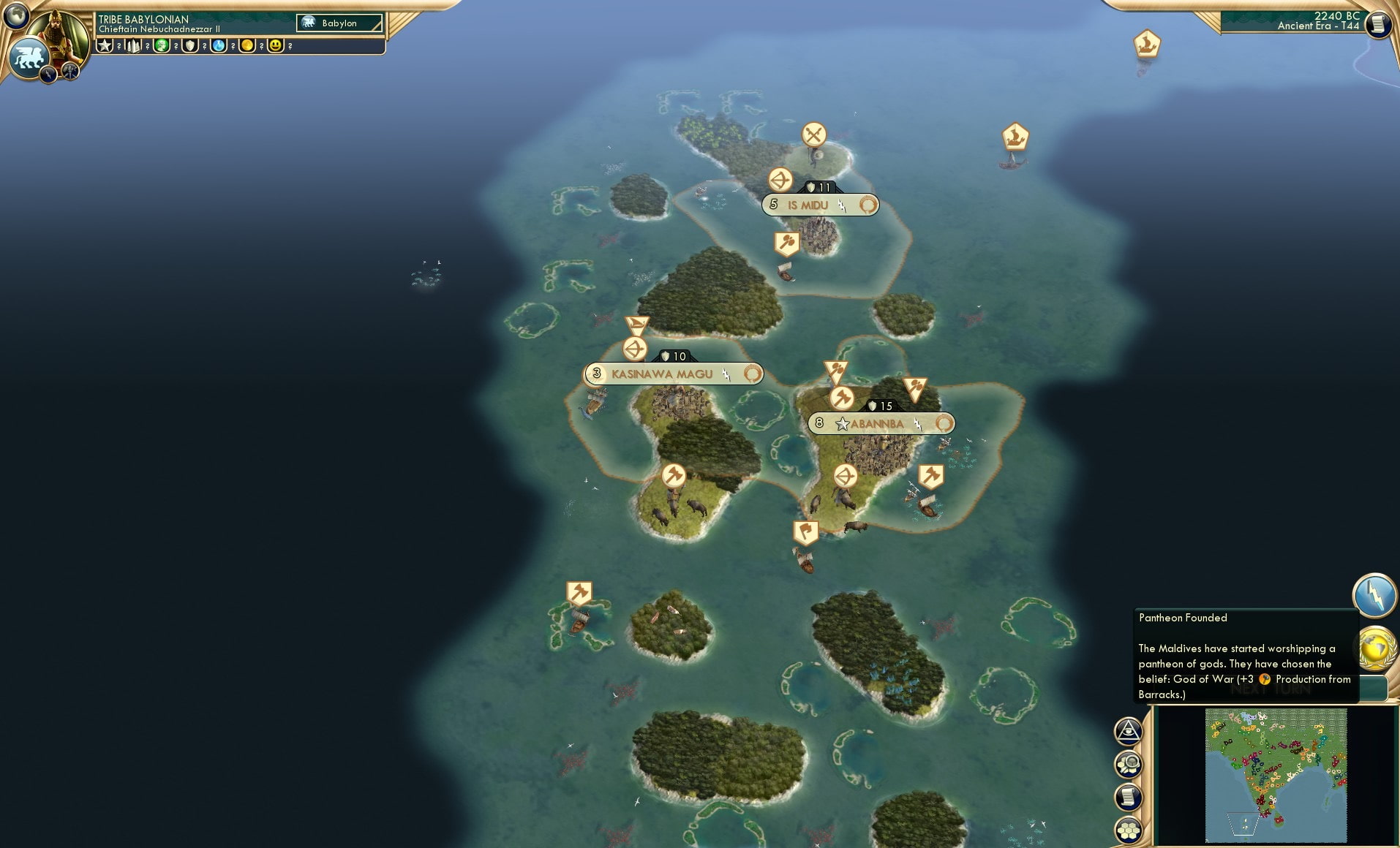The width and height of the screenshot is (1400, 848).
Task: Toggle map overlays with the eye icon
Action: 1129,730
